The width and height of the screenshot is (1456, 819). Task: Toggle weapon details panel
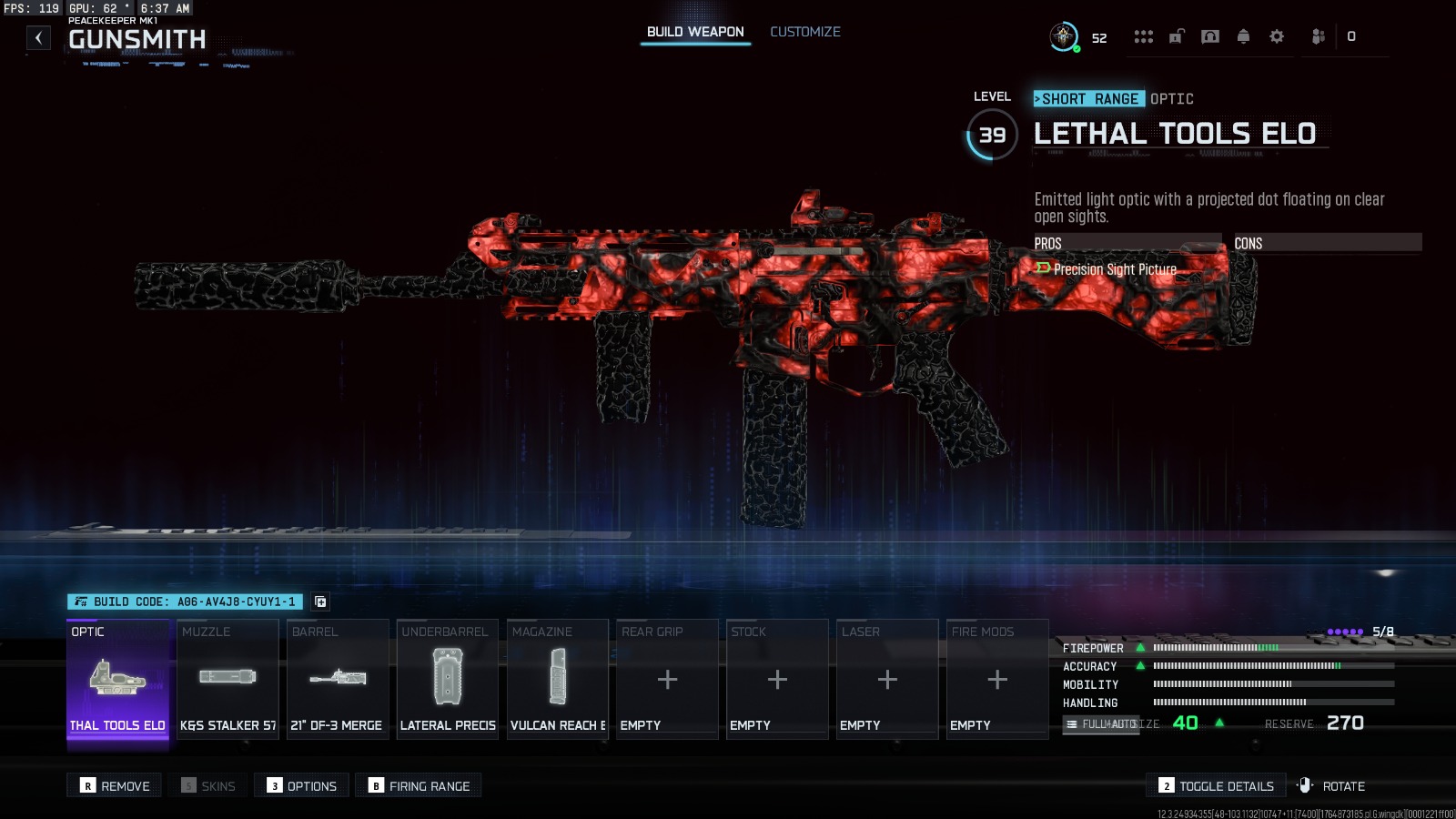click(x=1216, y=785)
